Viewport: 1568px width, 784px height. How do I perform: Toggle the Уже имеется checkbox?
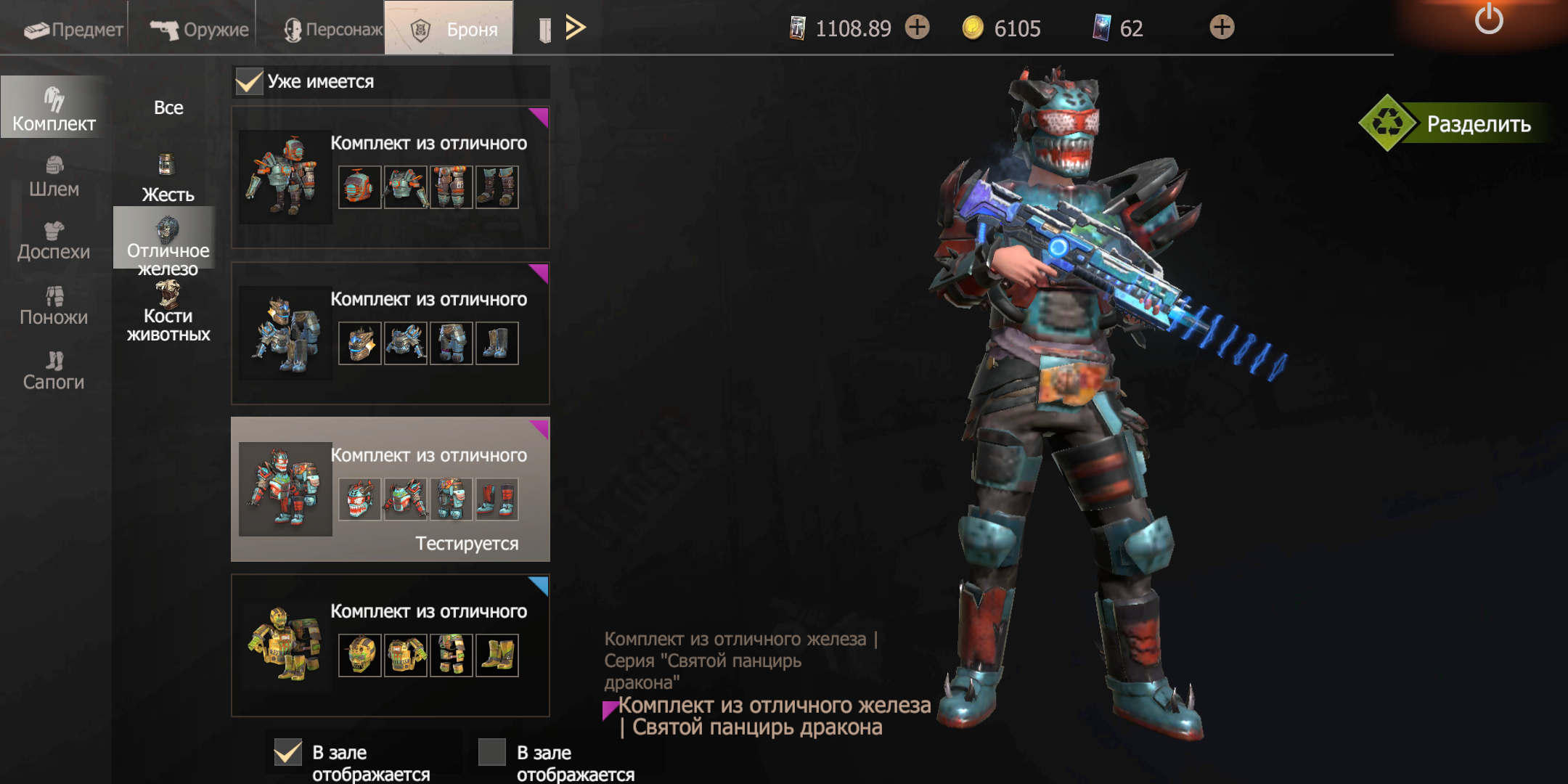249,81
